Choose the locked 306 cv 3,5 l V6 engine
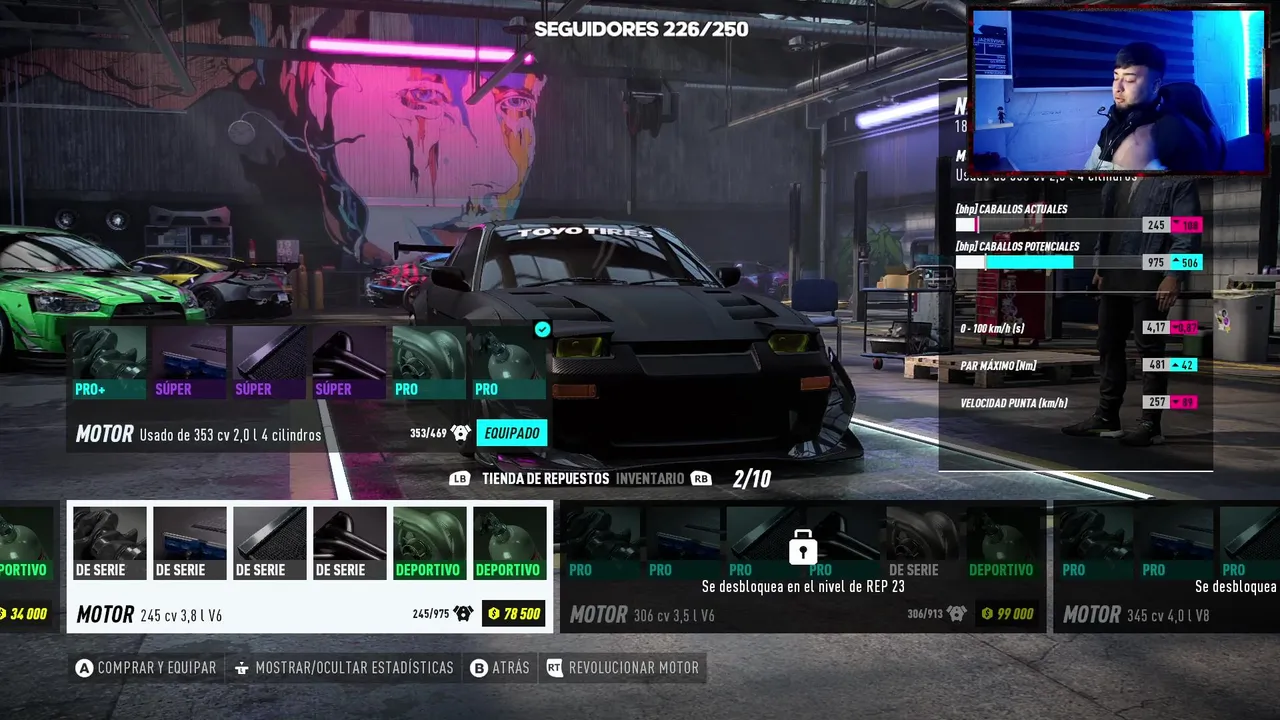Screen dimensions: 1280x720 click(x=801, y=567)
